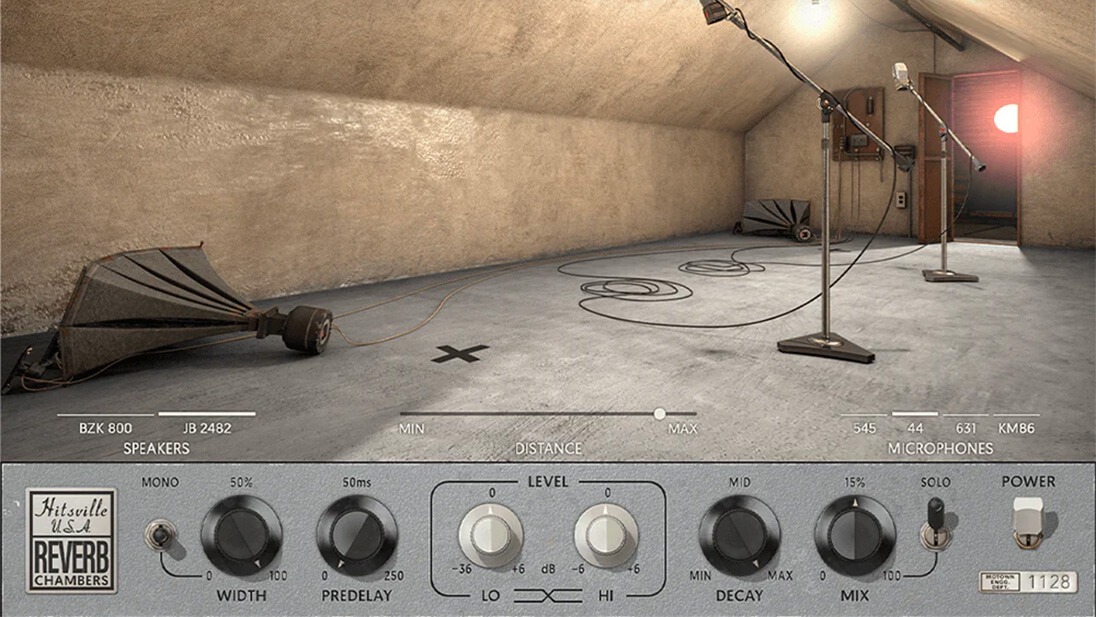Click the Distance slider handle
The width and height of the screenshot is (1096, 617).
(x=659, y=413)
